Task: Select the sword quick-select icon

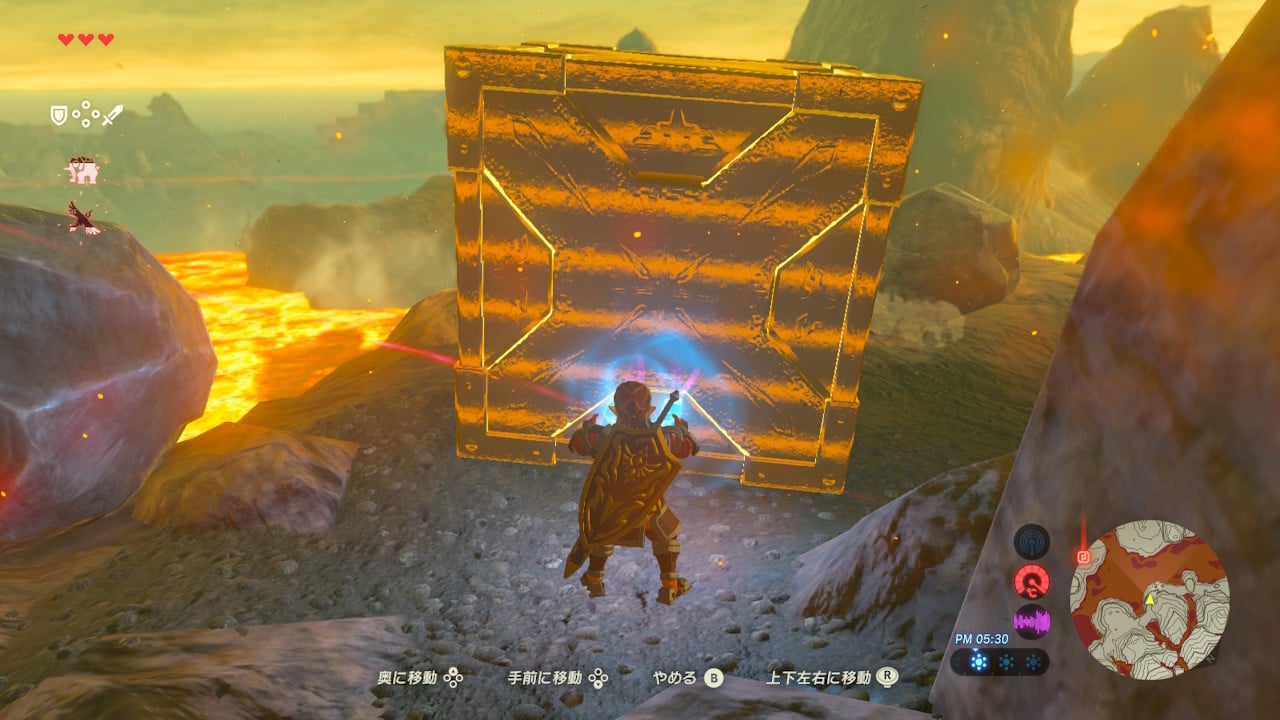Action: [x=113, y=115]
